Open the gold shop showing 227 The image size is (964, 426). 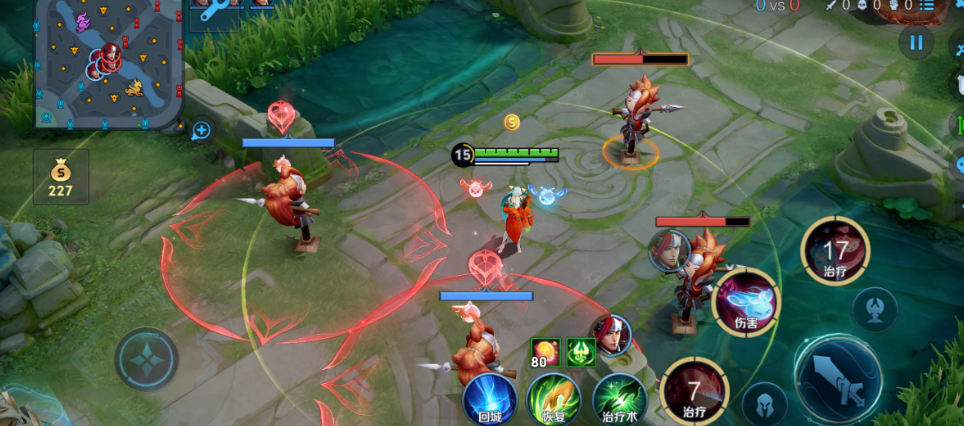pos(61,177)
